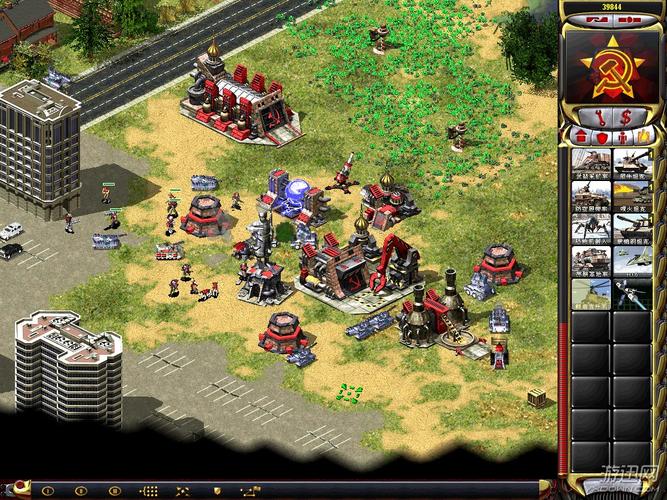The image size is (667, 500).
Task: Queue the helicopter unit cameo
Action: (590, 294)
